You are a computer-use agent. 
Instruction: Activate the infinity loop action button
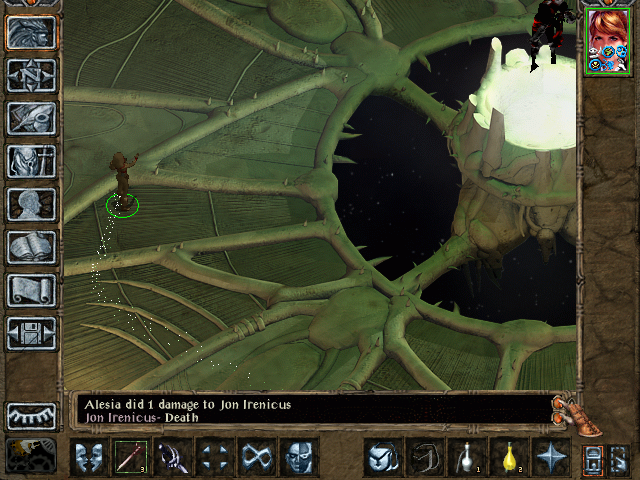pos(256,457)
